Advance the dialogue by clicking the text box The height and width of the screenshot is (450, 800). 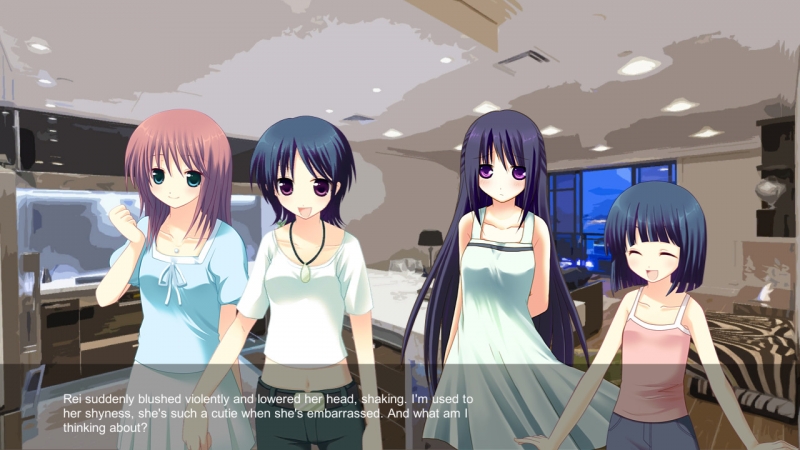click(400, 411)
